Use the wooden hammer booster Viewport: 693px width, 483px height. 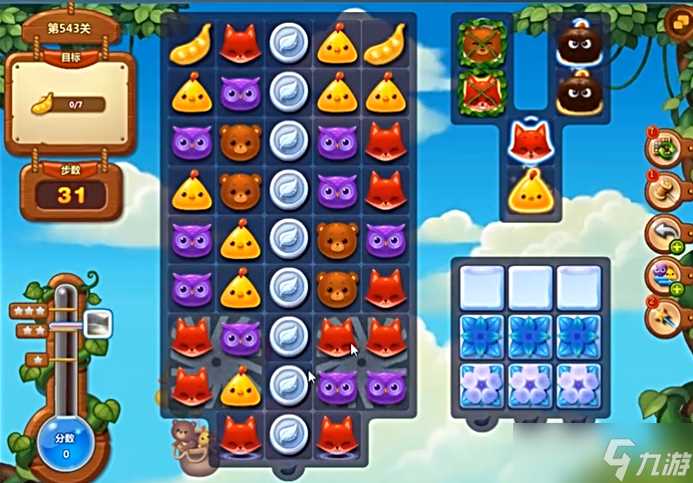coord(664,190)
